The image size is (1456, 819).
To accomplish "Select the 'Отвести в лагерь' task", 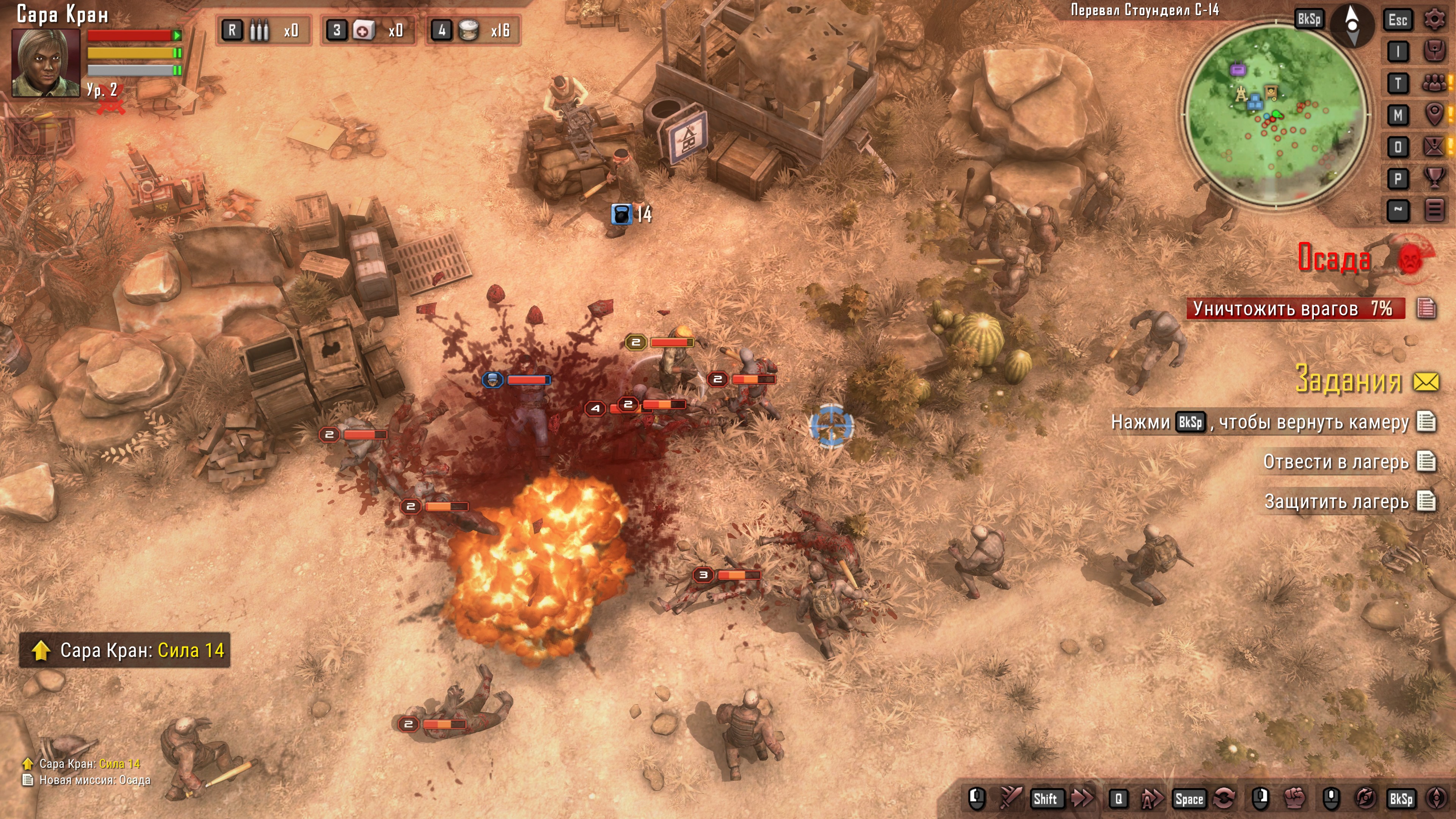I will tap(1335, 462).
